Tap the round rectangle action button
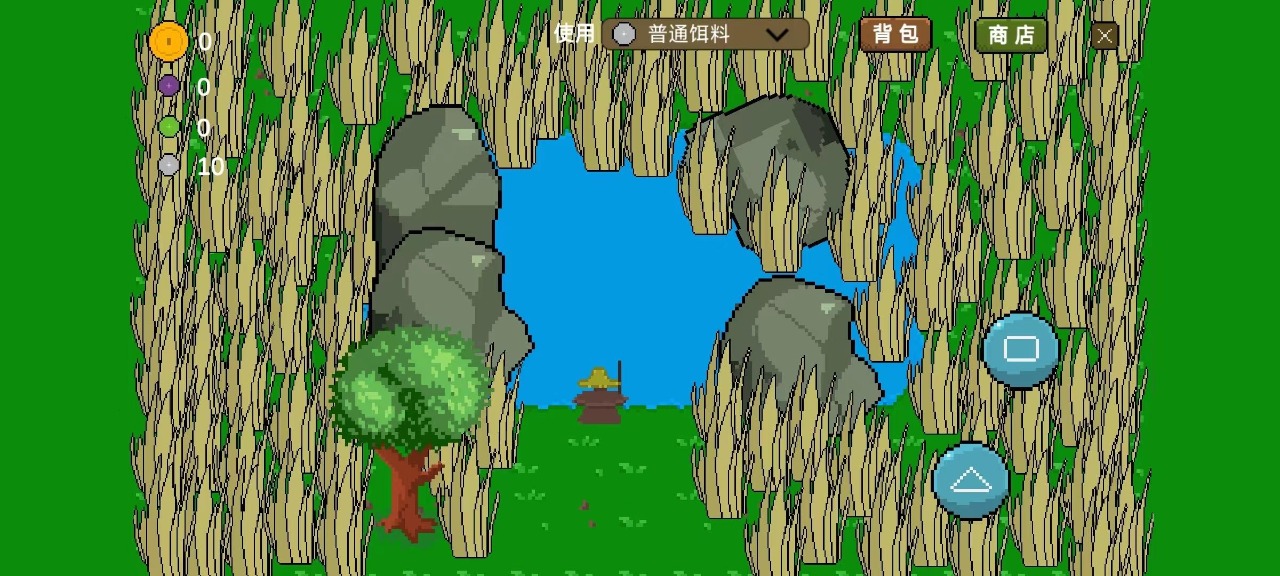The width and height of the screenshot is (1280, 576). pos(1020,349)
